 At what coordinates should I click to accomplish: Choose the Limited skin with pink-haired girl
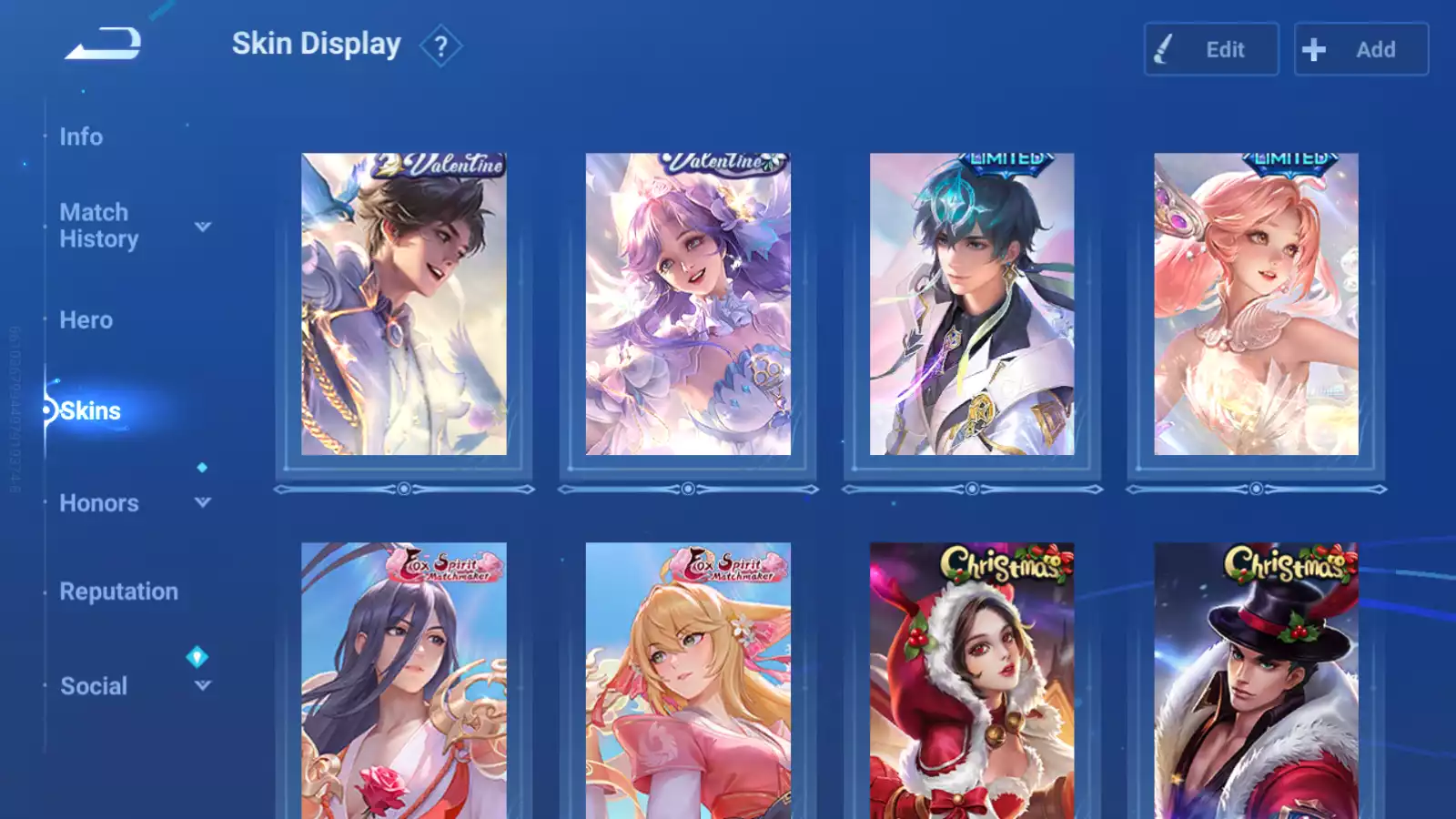click(x=1256, y=304)
